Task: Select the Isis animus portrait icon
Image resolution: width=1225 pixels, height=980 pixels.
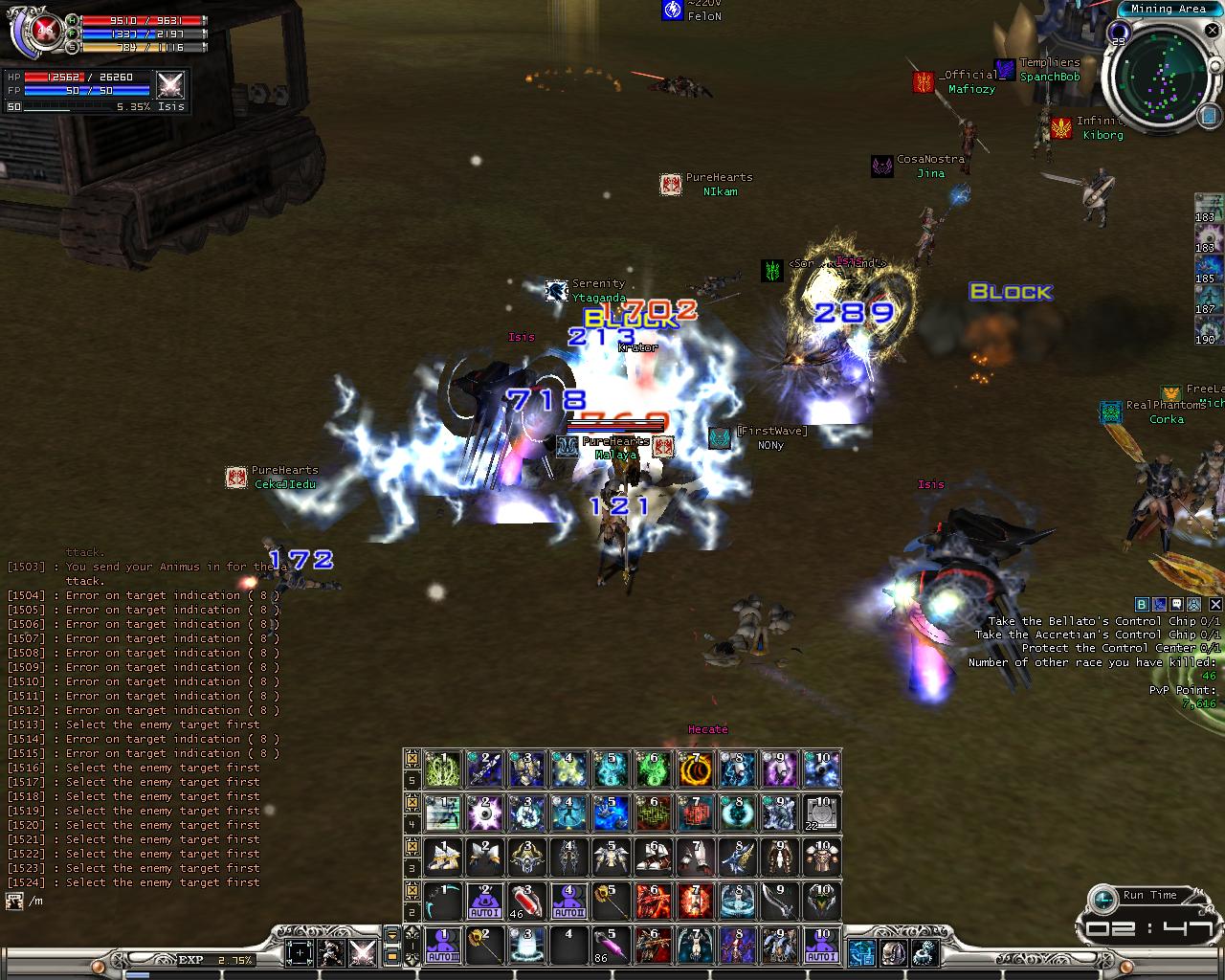Action: tap(171, 84)
